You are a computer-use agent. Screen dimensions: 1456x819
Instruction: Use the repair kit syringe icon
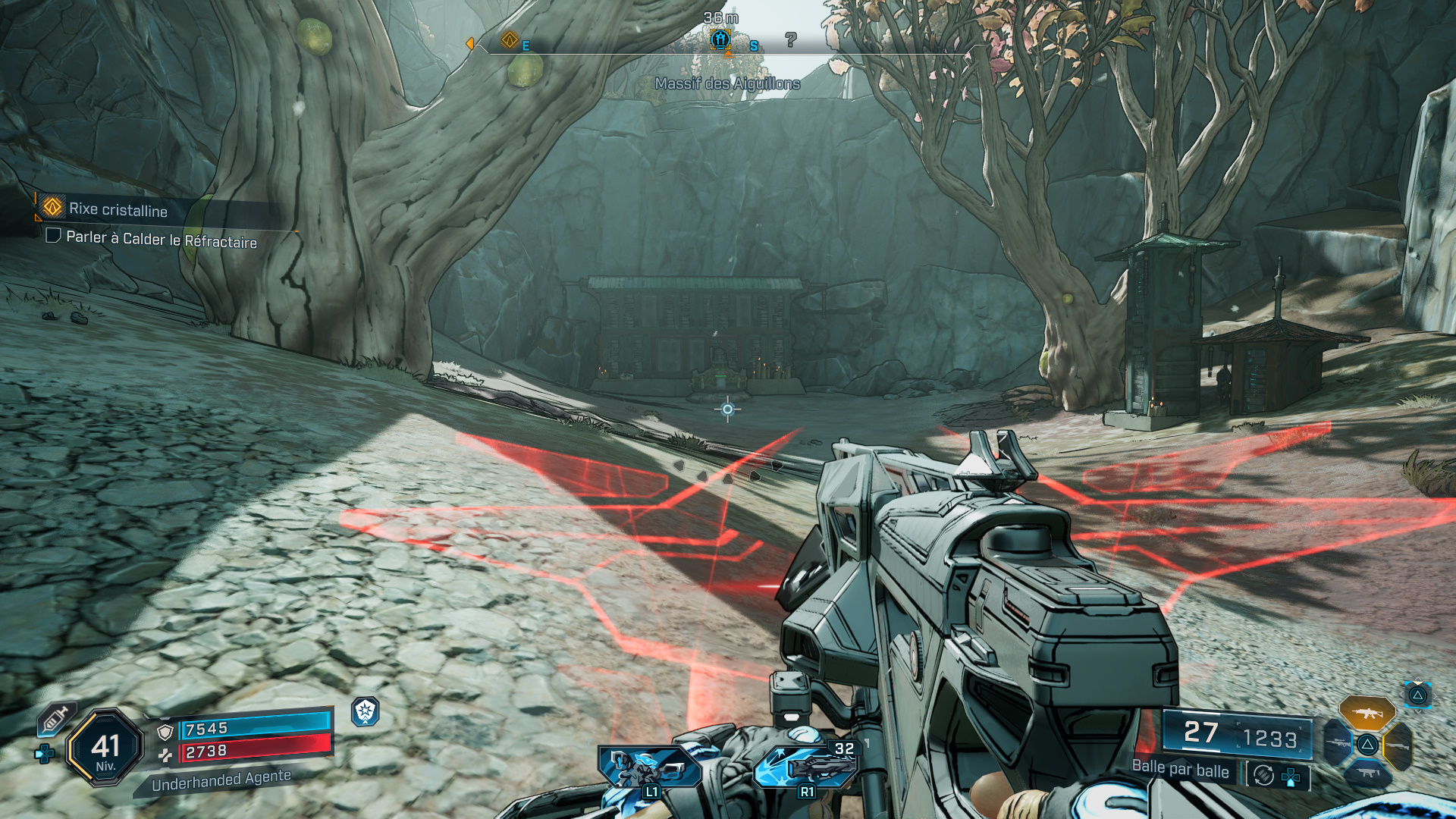point(56,718)
